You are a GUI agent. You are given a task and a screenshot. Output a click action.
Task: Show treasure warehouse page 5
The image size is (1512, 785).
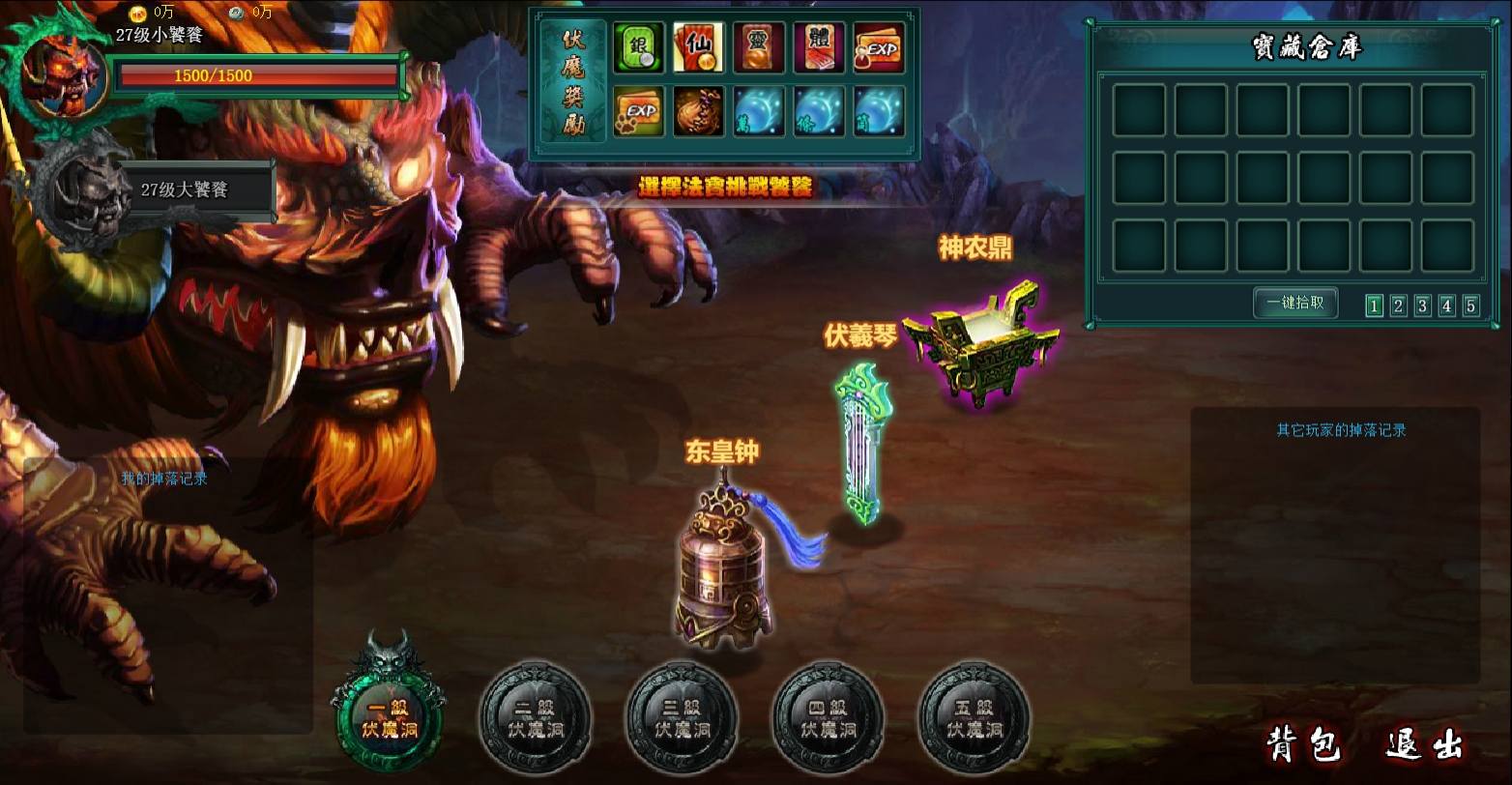coord(1470,305)
